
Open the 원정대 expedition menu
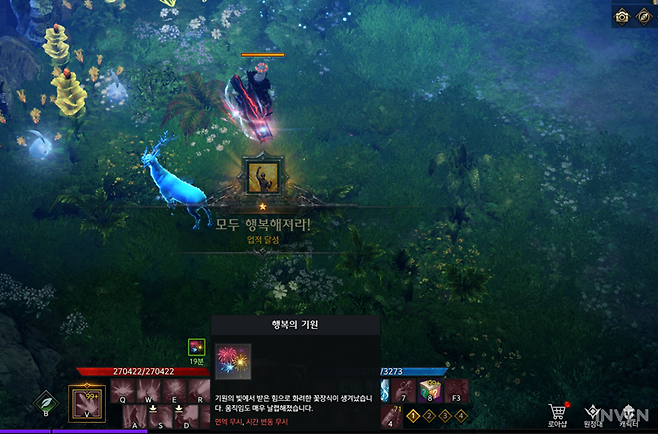point(594,411)
